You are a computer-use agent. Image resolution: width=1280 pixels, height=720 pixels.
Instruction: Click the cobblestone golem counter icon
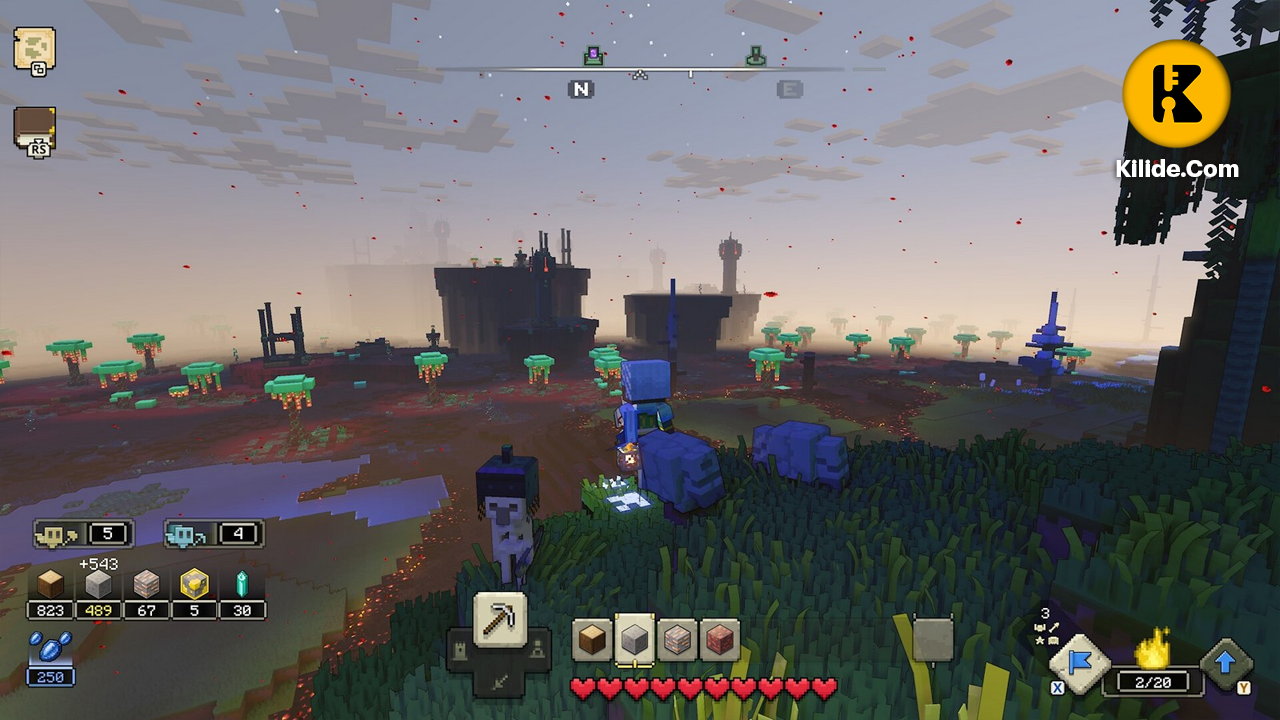click(x=213, y=534)
